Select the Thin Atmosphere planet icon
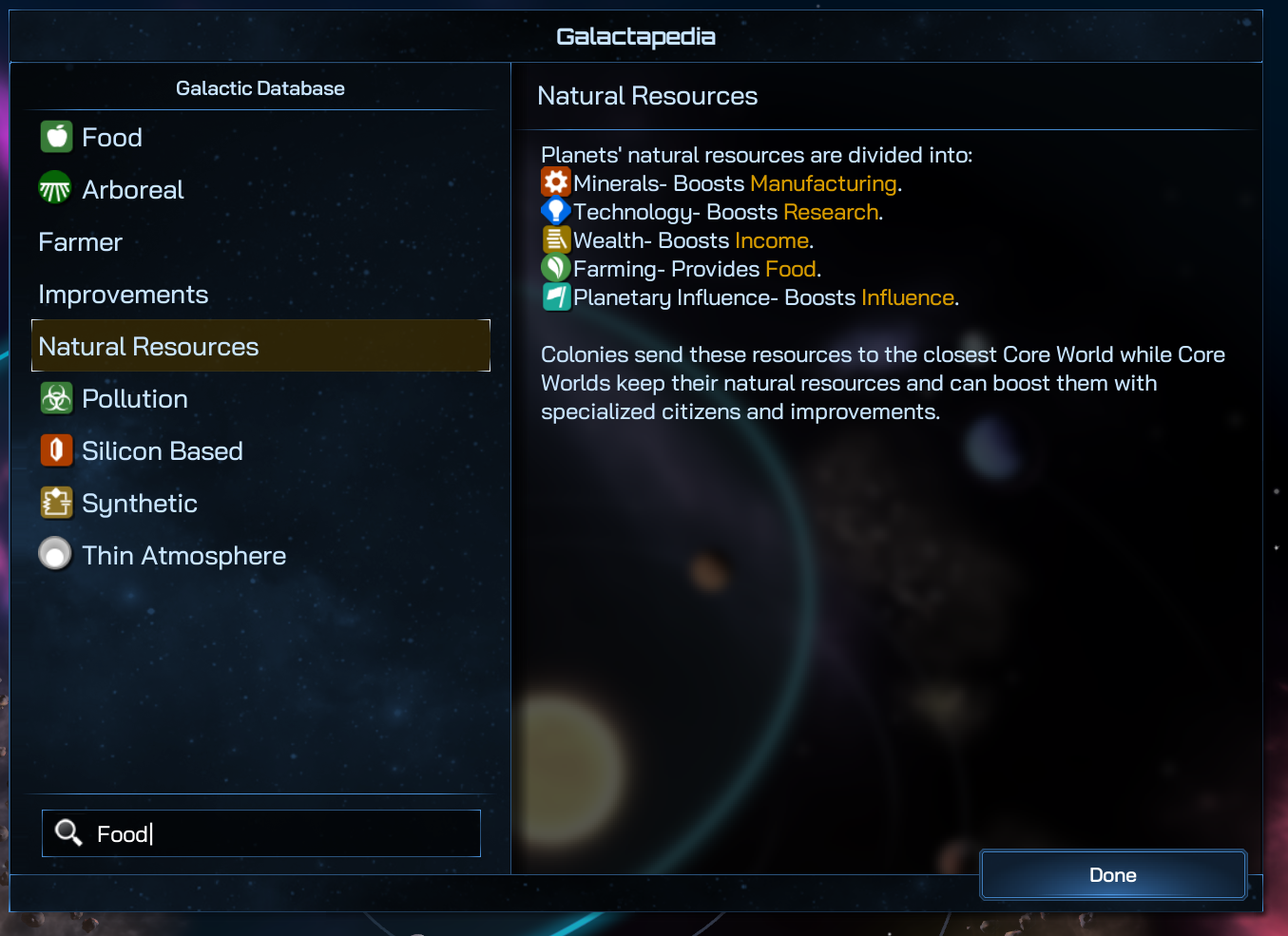 (x=55, y=554)
